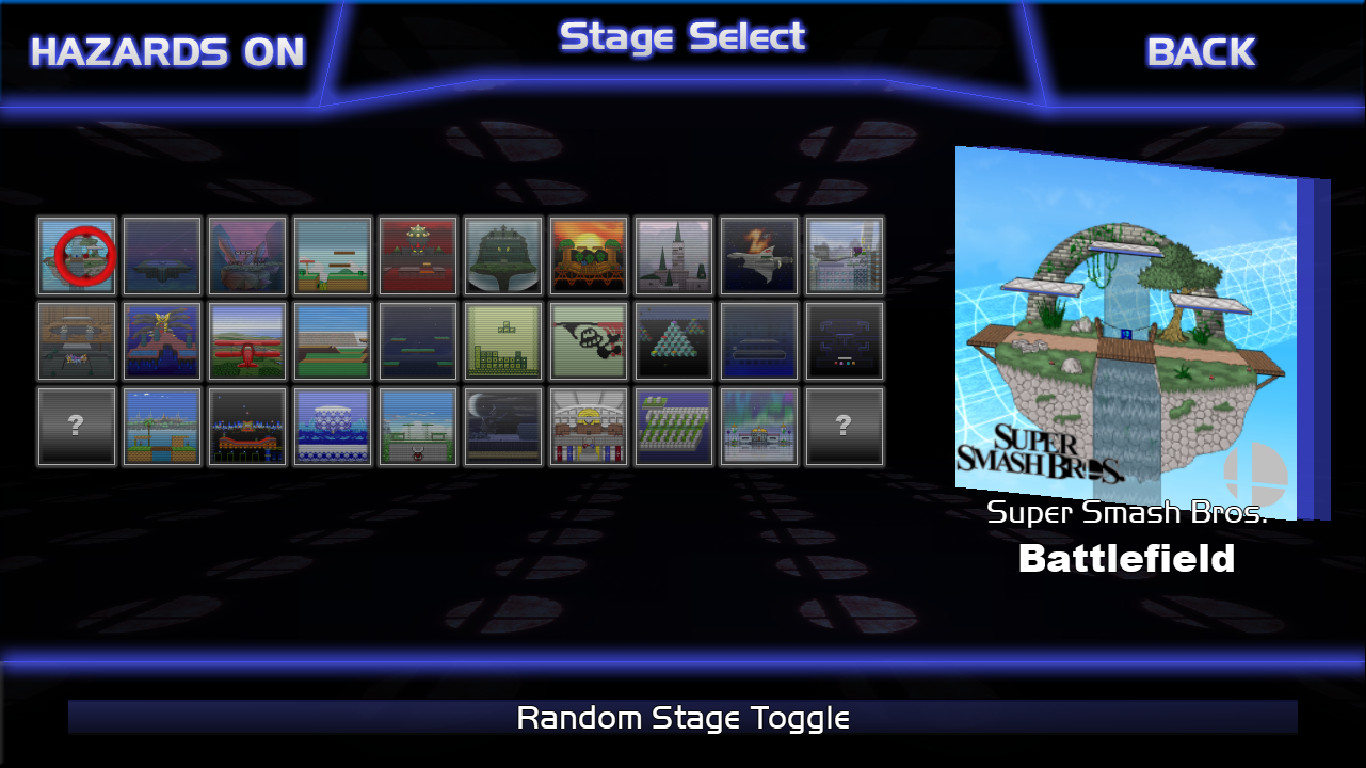1366x768 pixels.
Task: Select the Game & Watch Flat Zone icon
Action: tap(588, 341)
